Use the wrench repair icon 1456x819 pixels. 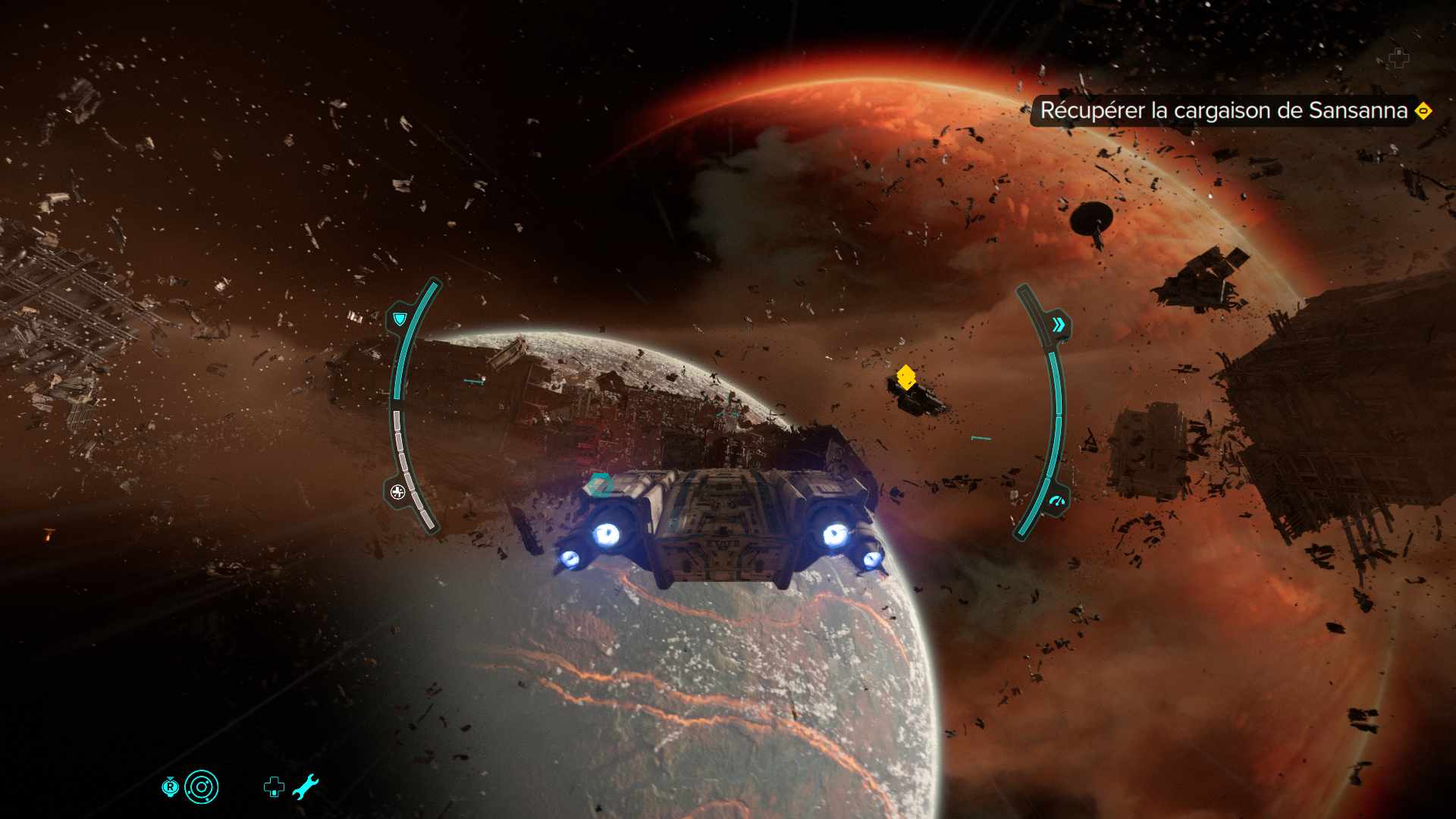(305, 787)
